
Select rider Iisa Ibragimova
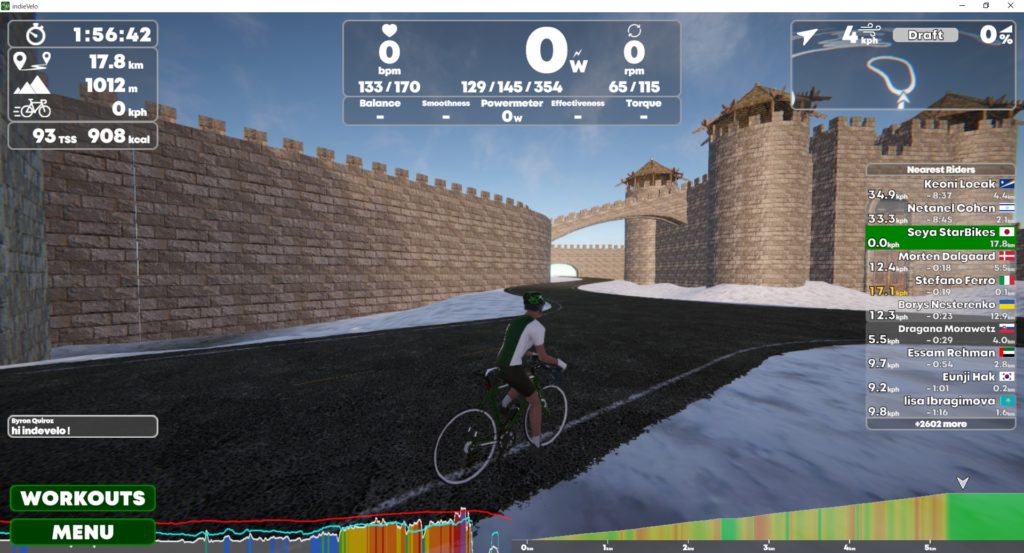[940, 406]
